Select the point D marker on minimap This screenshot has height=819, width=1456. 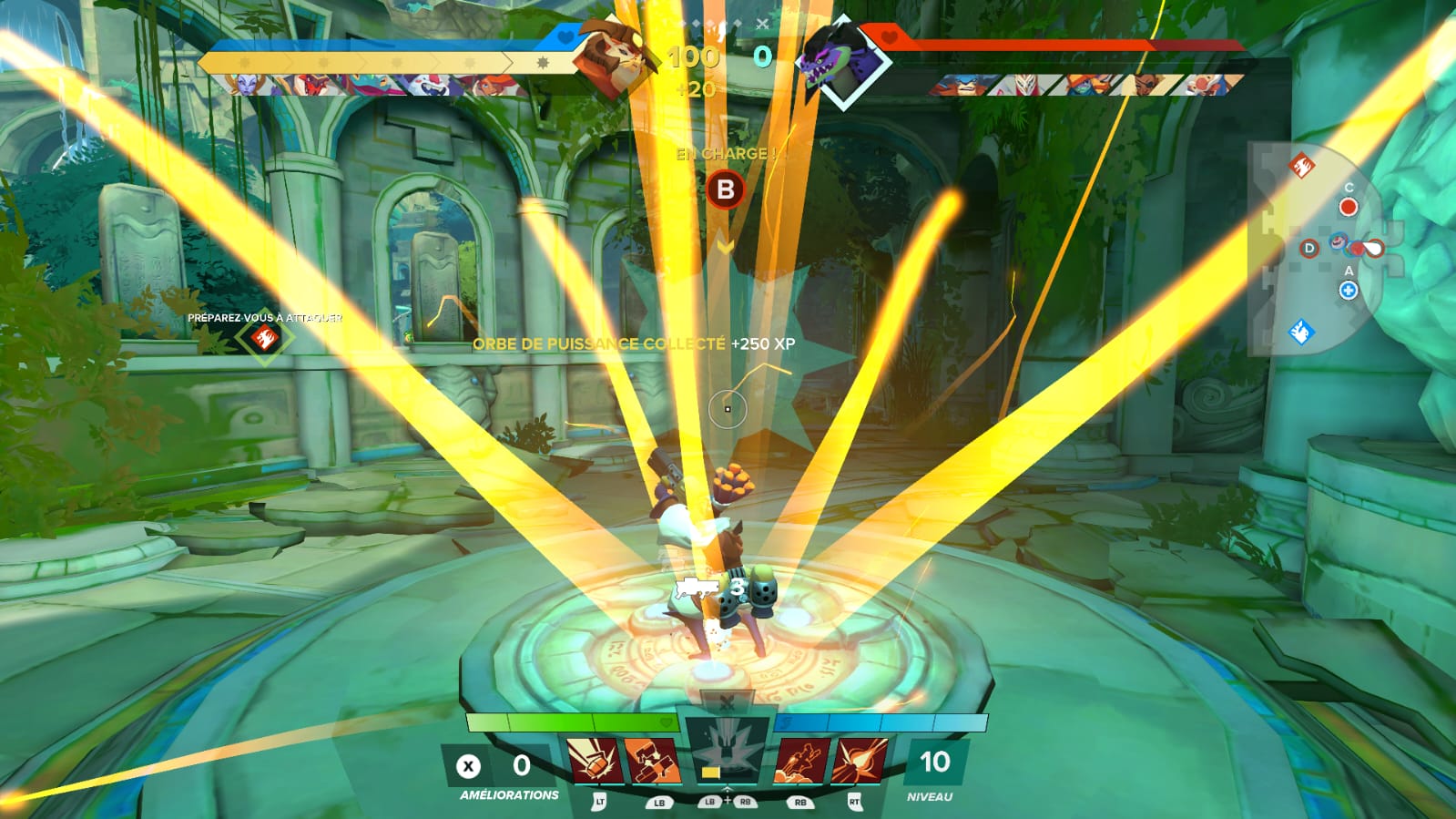coord(1308,248)
